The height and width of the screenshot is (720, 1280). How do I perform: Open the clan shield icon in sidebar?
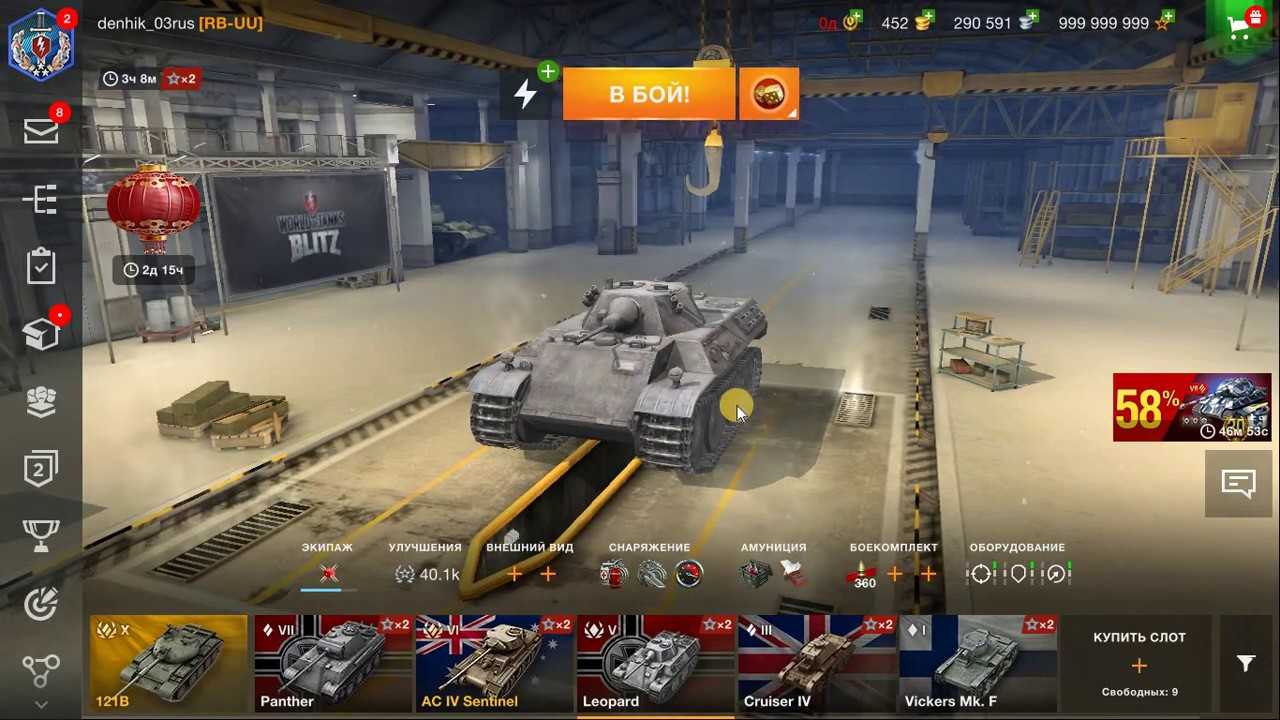(x=41, y=403)
